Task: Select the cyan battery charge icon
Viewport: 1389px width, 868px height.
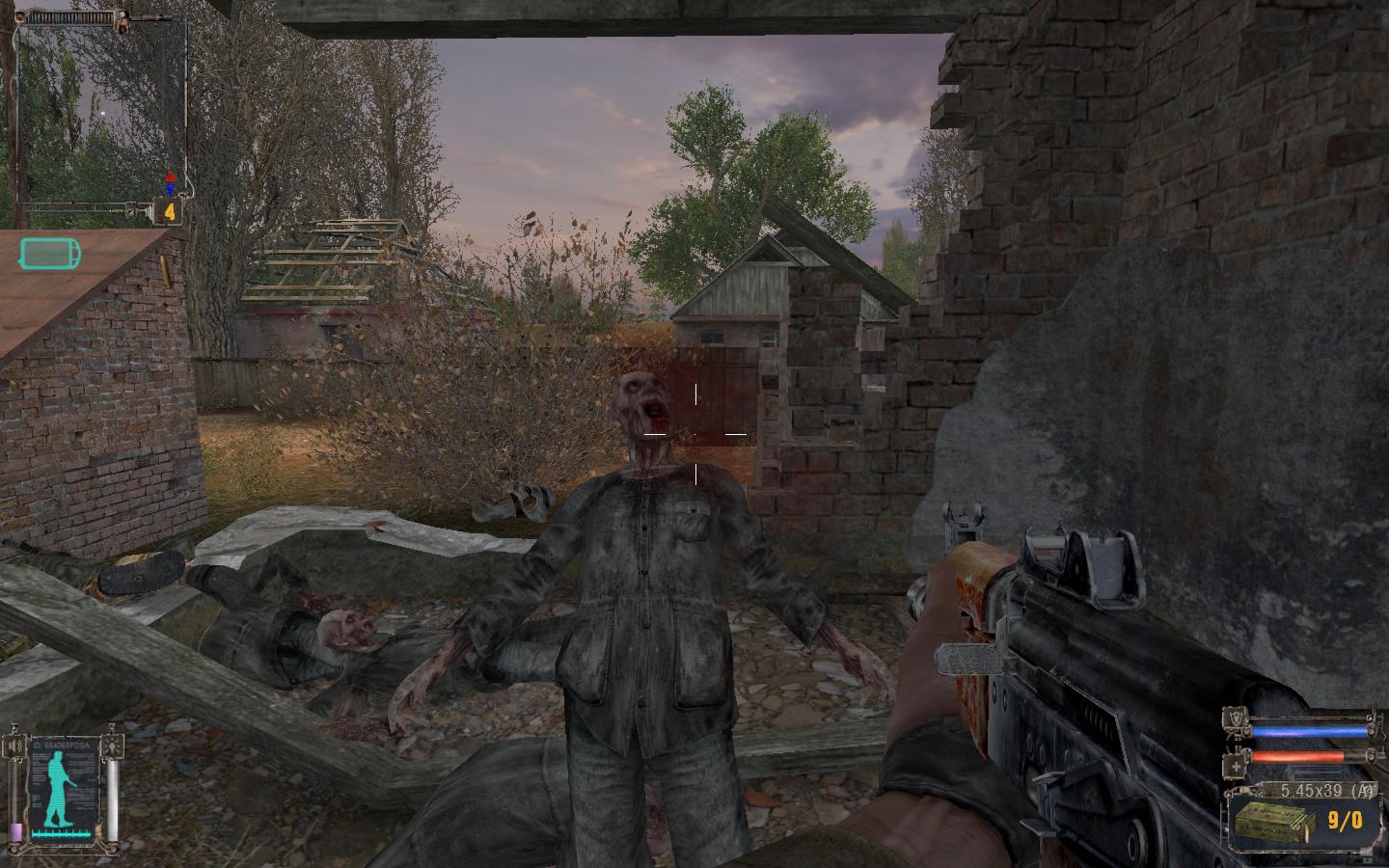Action: pos(50,255)
